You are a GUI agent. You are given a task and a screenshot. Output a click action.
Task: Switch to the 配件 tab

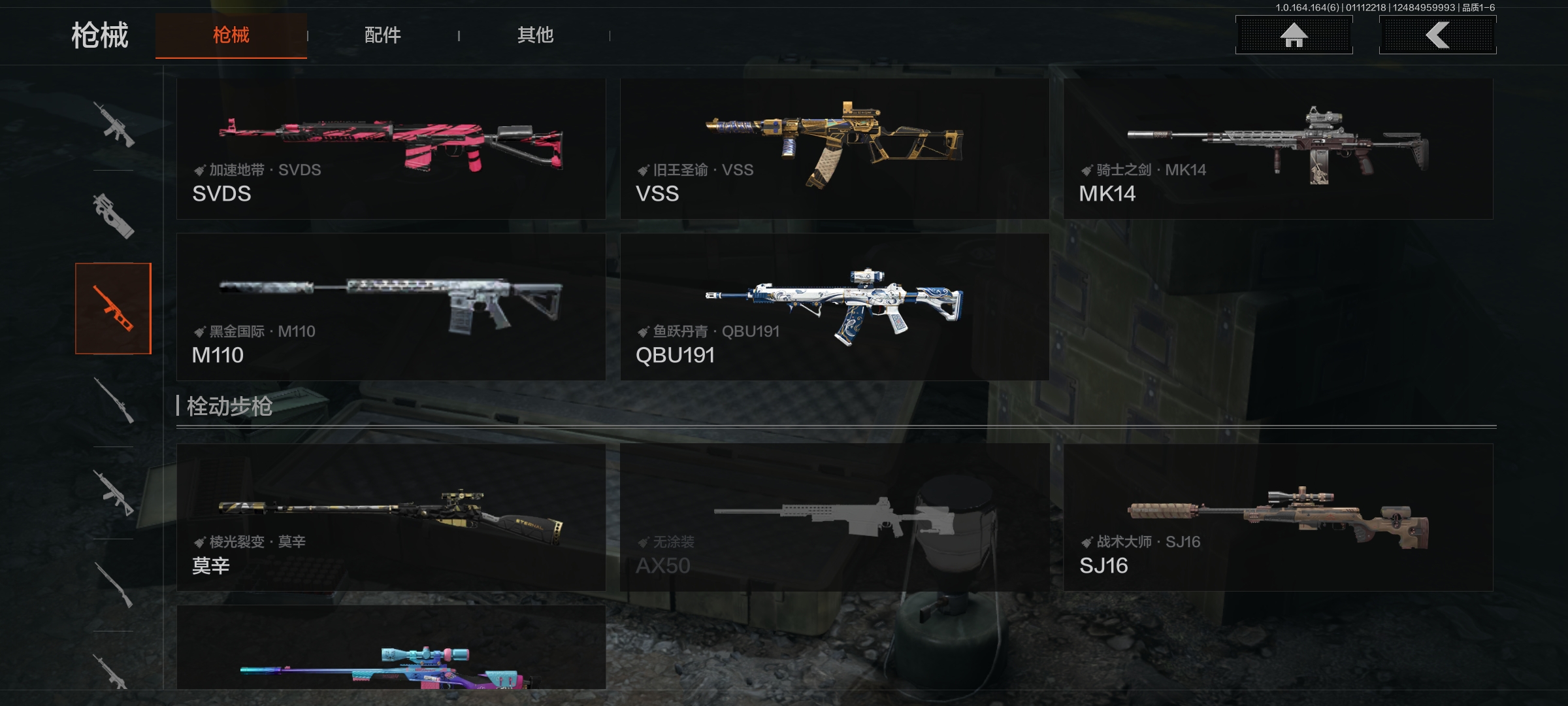point(382,35)
